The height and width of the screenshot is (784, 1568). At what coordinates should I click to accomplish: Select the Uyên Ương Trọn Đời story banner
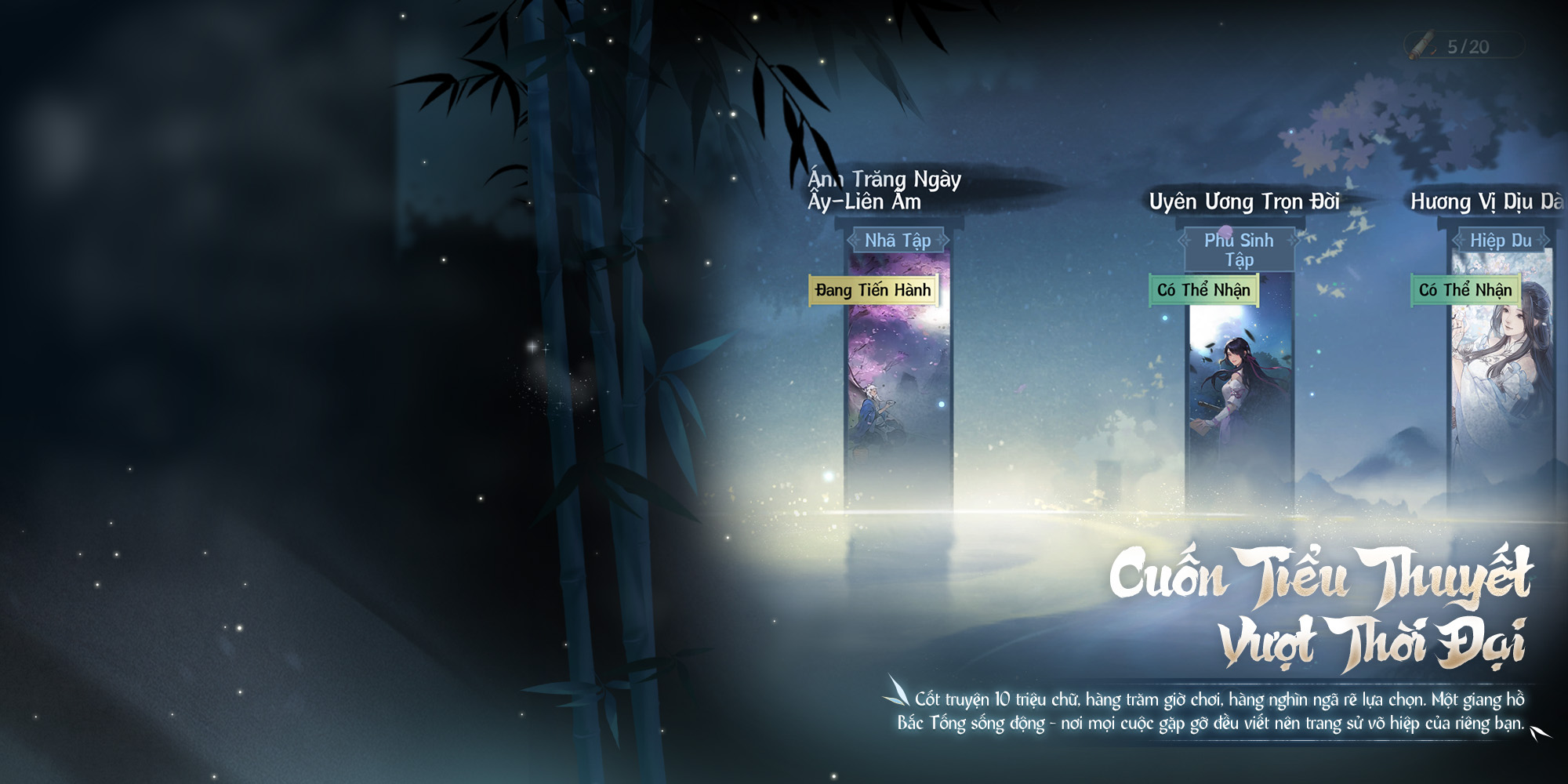pyautogui.click(x=1239, y=392)
